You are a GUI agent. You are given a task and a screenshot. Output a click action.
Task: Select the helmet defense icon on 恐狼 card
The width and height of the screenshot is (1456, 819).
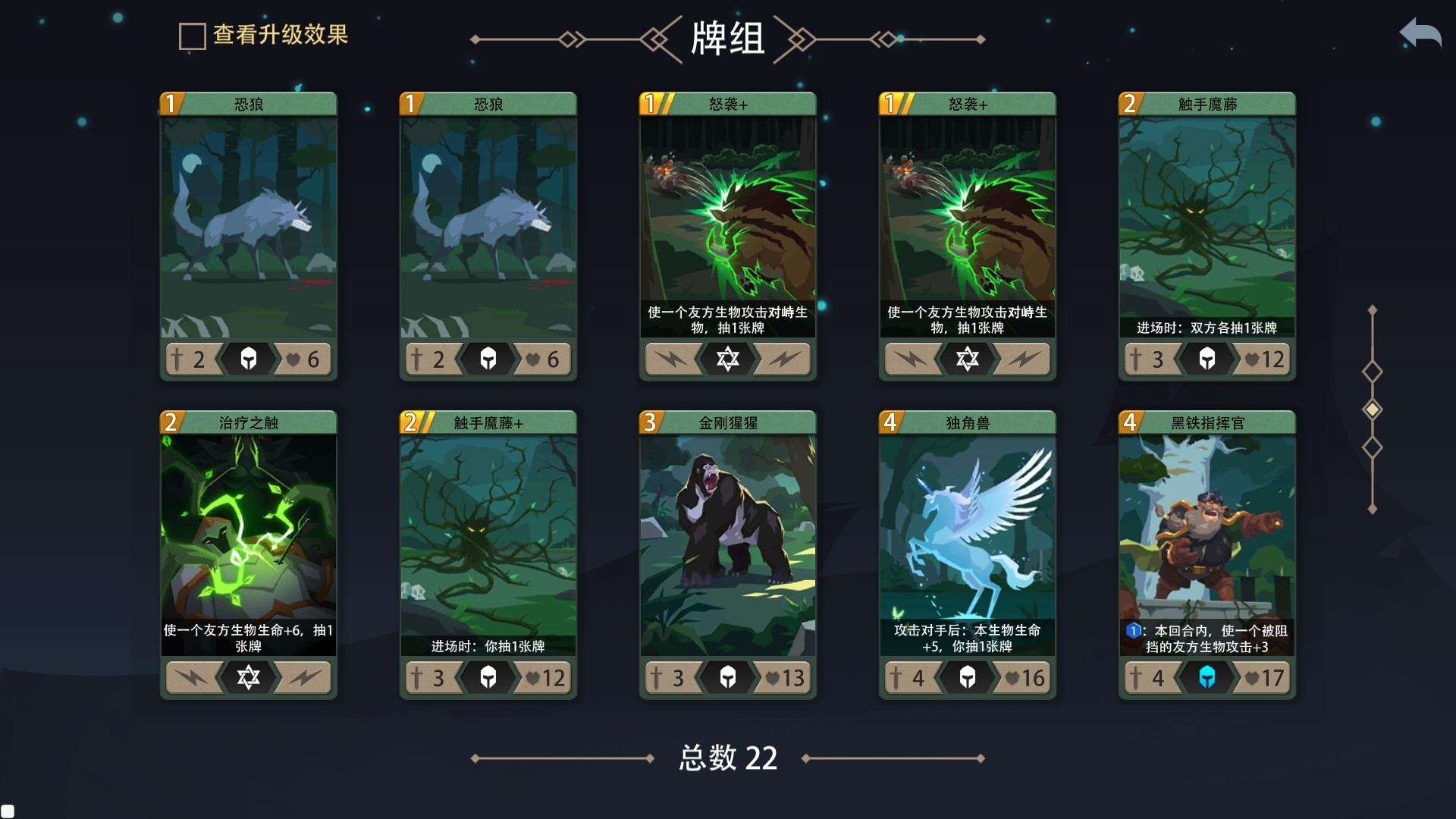click(248, 359)
